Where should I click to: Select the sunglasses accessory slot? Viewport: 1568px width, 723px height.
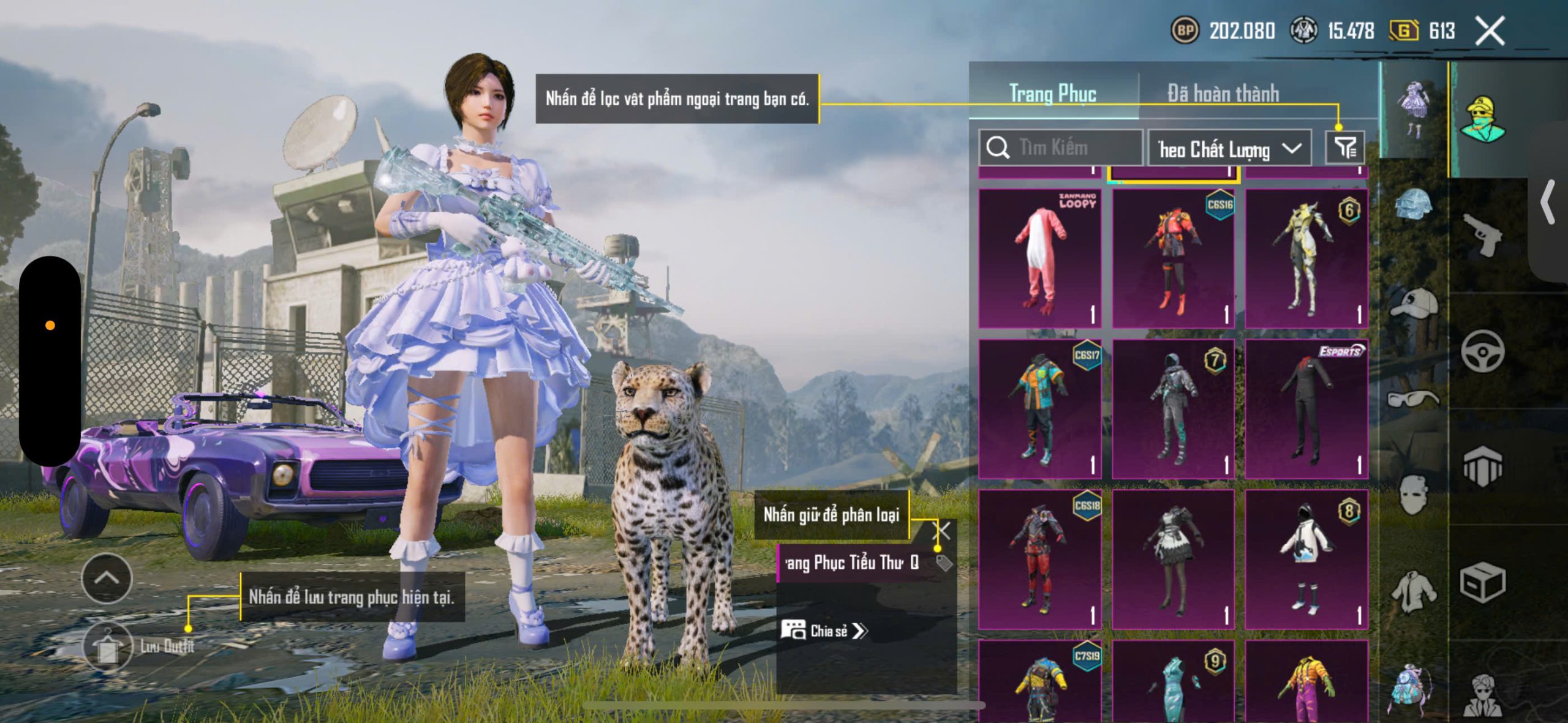[1414, 400]
